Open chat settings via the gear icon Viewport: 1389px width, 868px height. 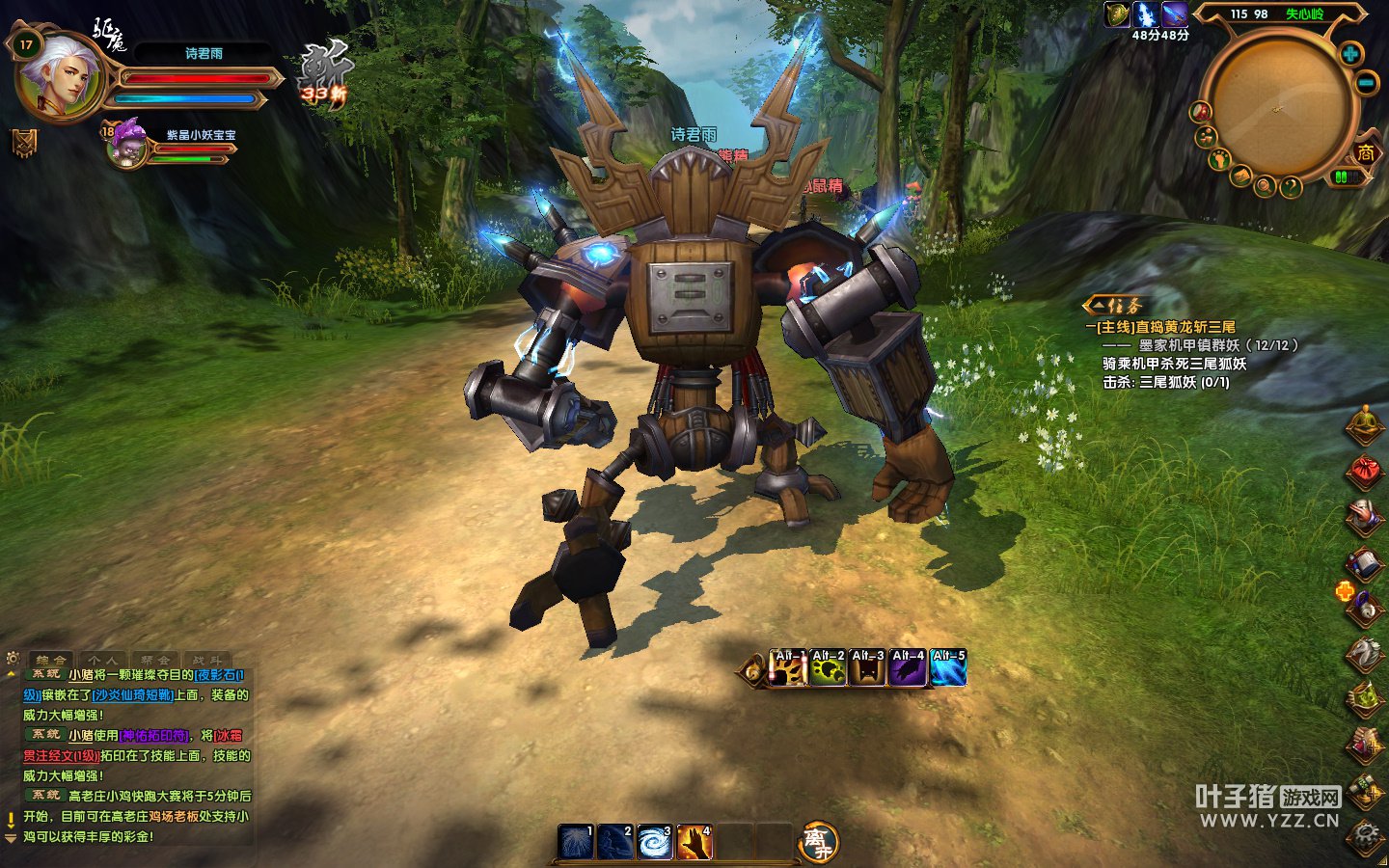click(13, 658)
